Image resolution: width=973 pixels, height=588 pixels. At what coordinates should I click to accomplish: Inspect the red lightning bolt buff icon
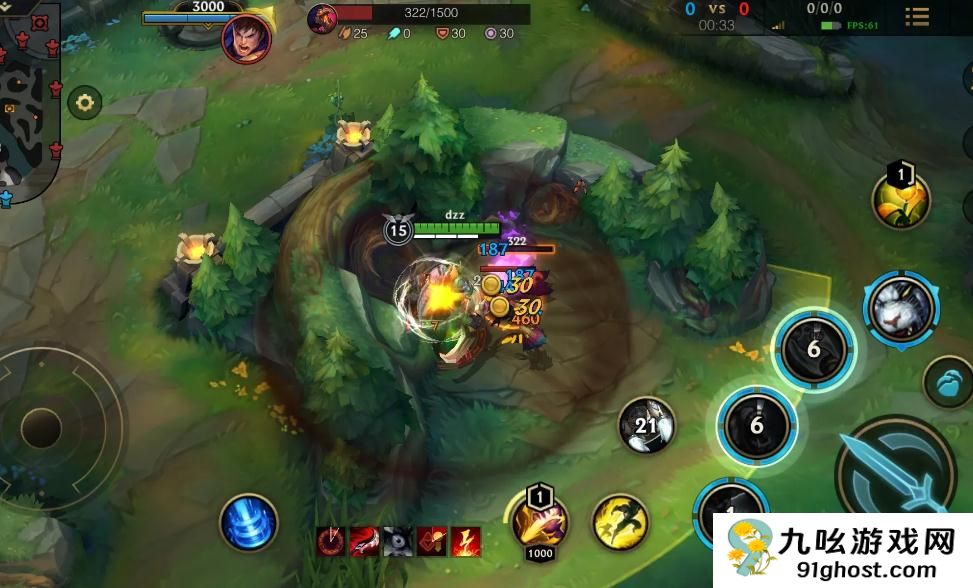(x=467, y=541)
